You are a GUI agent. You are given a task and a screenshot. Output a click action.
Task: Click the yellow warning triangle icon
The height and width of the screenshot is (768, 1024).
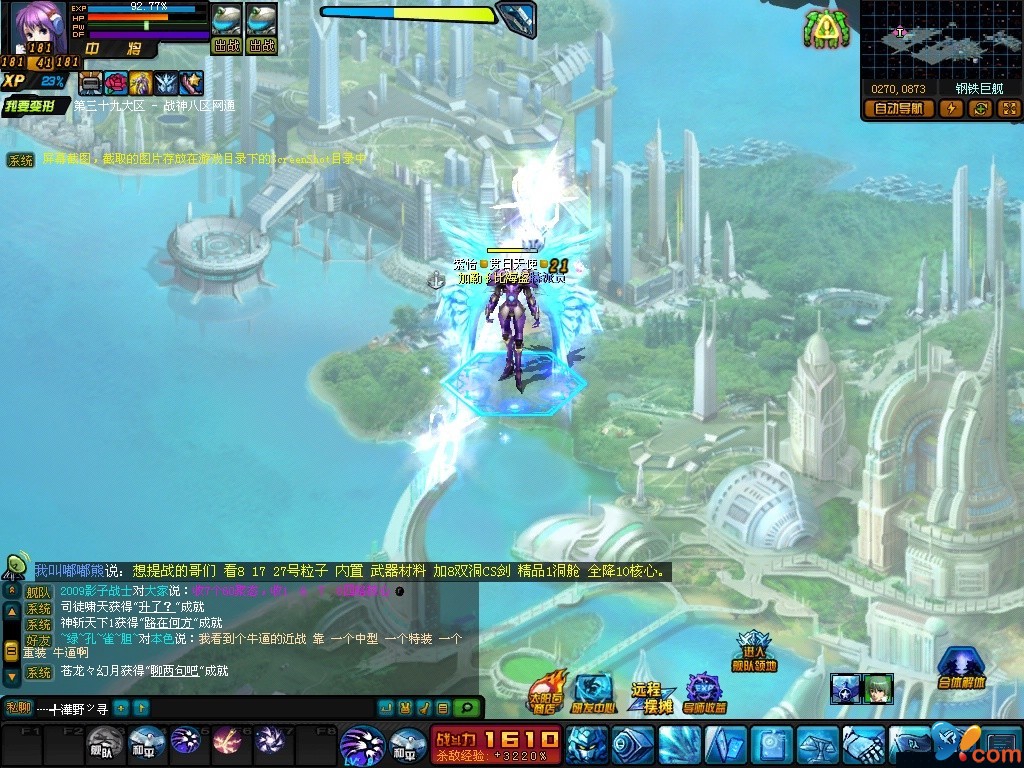point(826,30)
